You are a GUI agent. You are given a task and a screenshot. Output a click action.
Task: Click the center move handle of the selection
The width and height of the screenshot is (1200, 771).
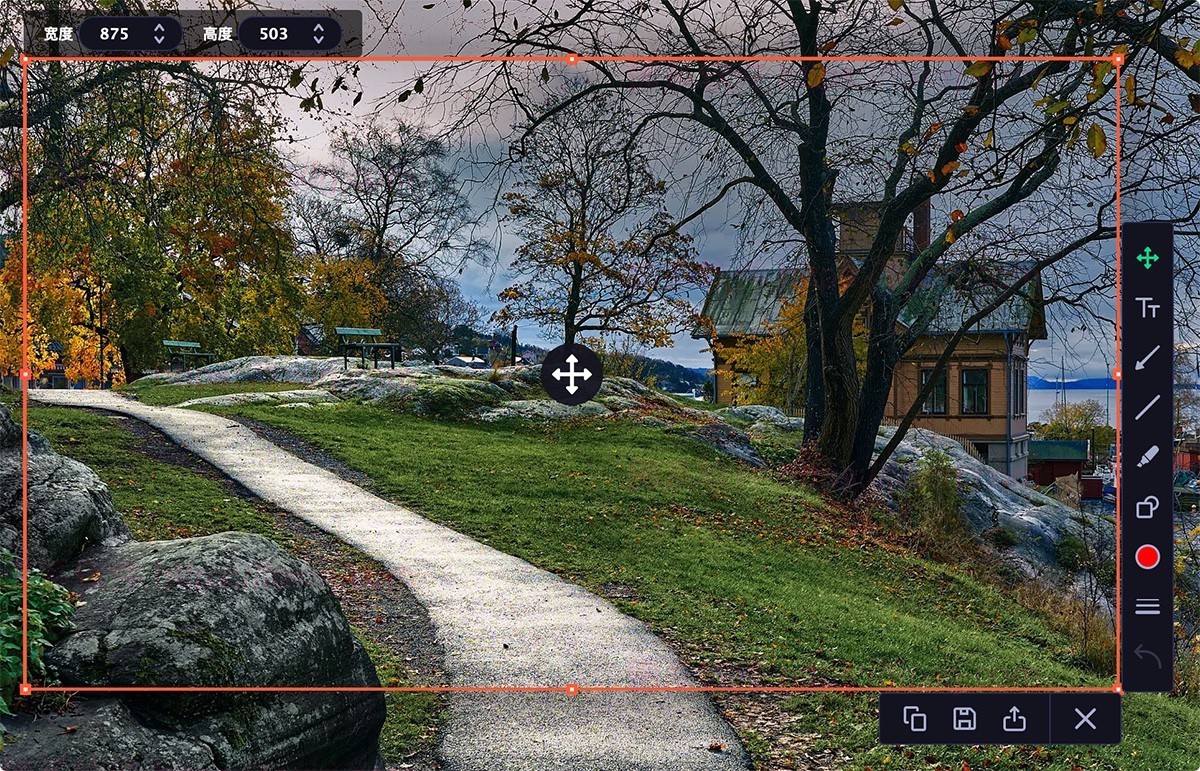pos(572,375)
